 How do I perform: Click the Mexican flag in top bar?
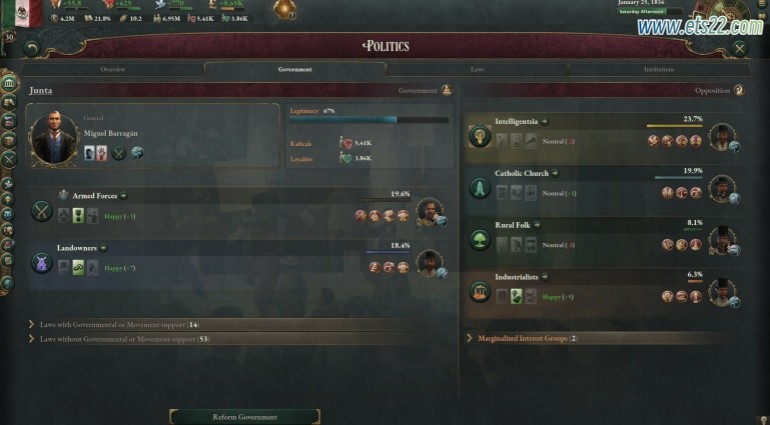(28, 11)
